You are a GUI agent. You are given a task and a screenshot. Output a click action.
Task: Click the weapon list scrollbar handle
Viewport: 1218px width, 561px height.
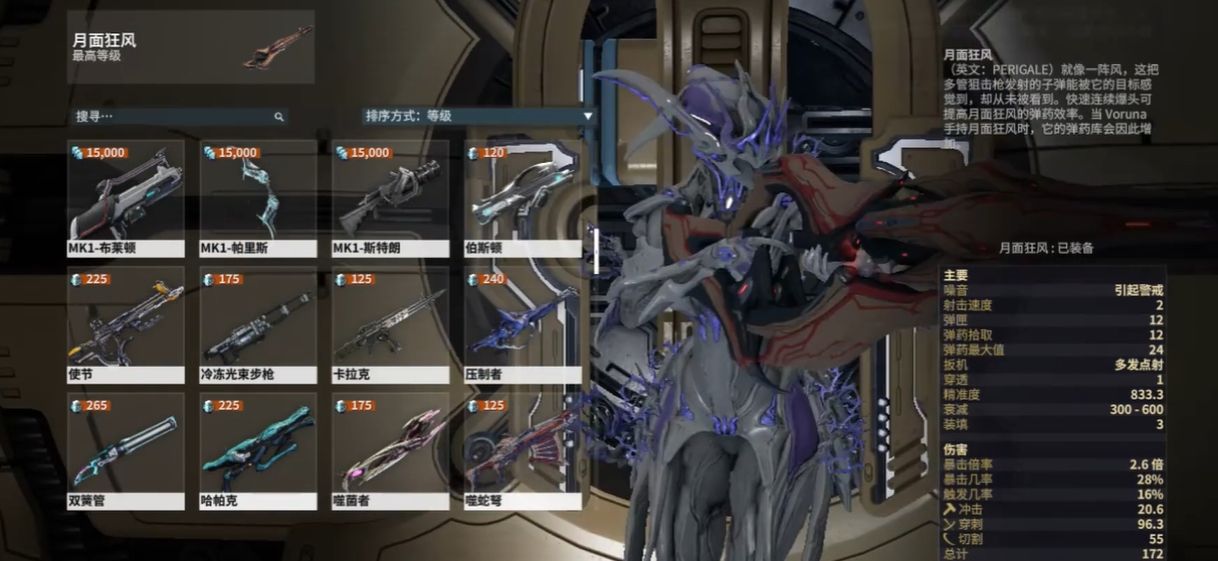[595, 250]
